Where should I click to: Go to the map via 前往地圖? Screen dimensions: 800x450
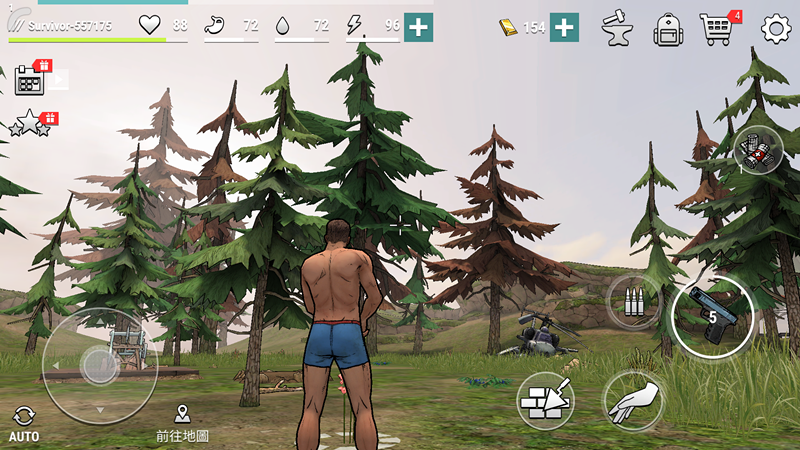[182, 423]
